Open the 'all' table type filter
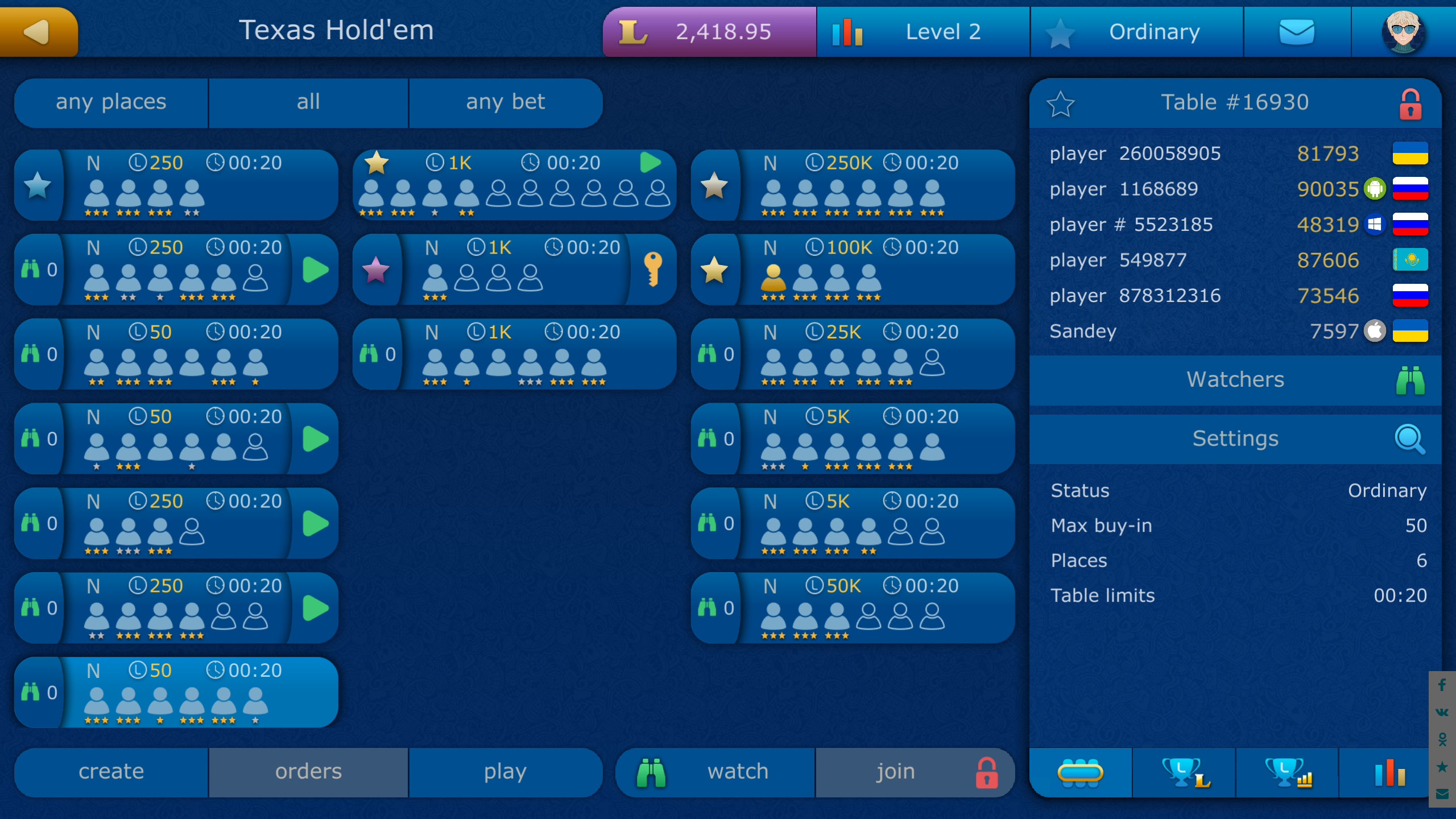 tap(309, 102)
